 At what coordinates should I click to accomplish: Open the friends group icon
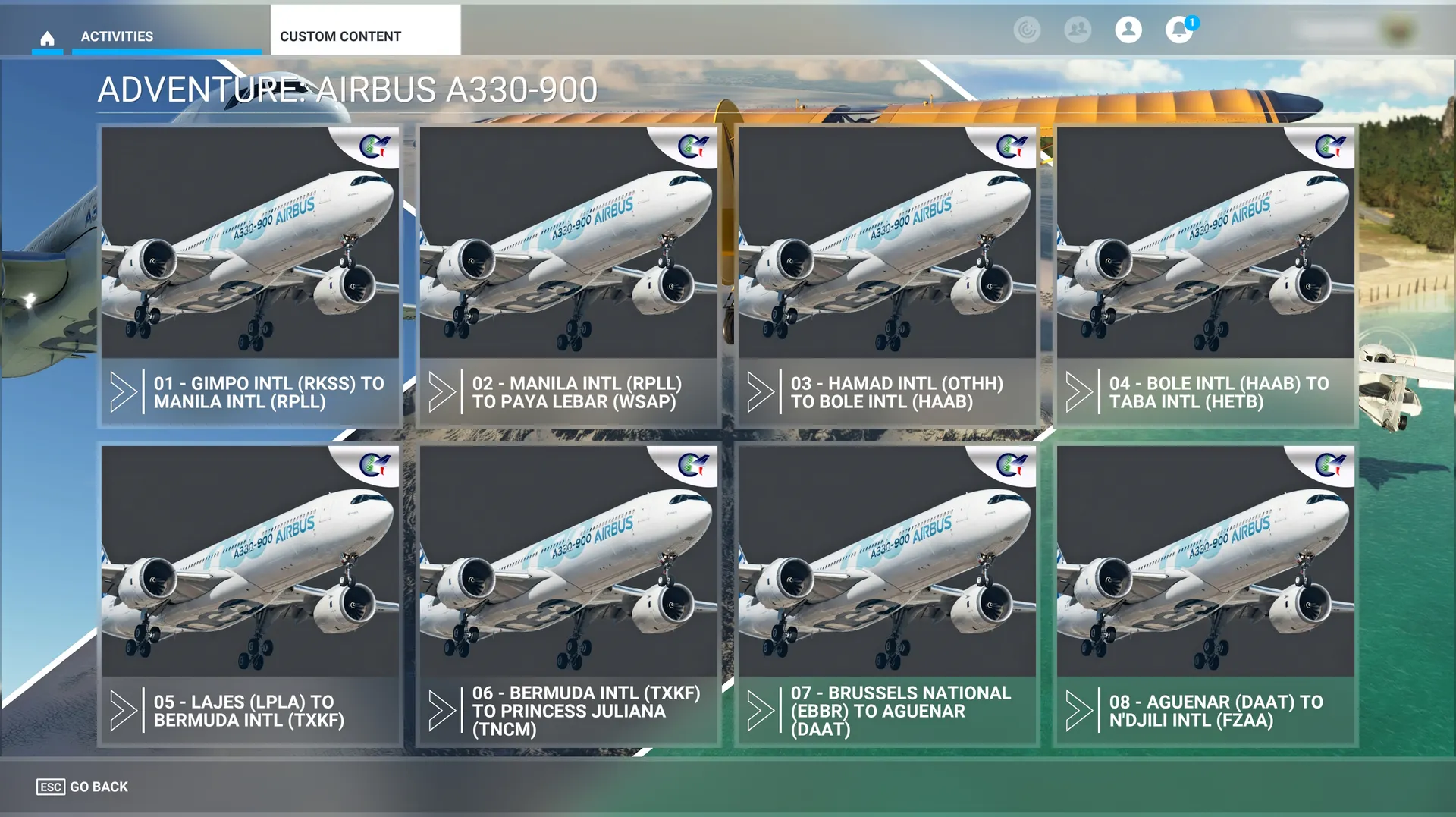click(x=1078, y=30)
